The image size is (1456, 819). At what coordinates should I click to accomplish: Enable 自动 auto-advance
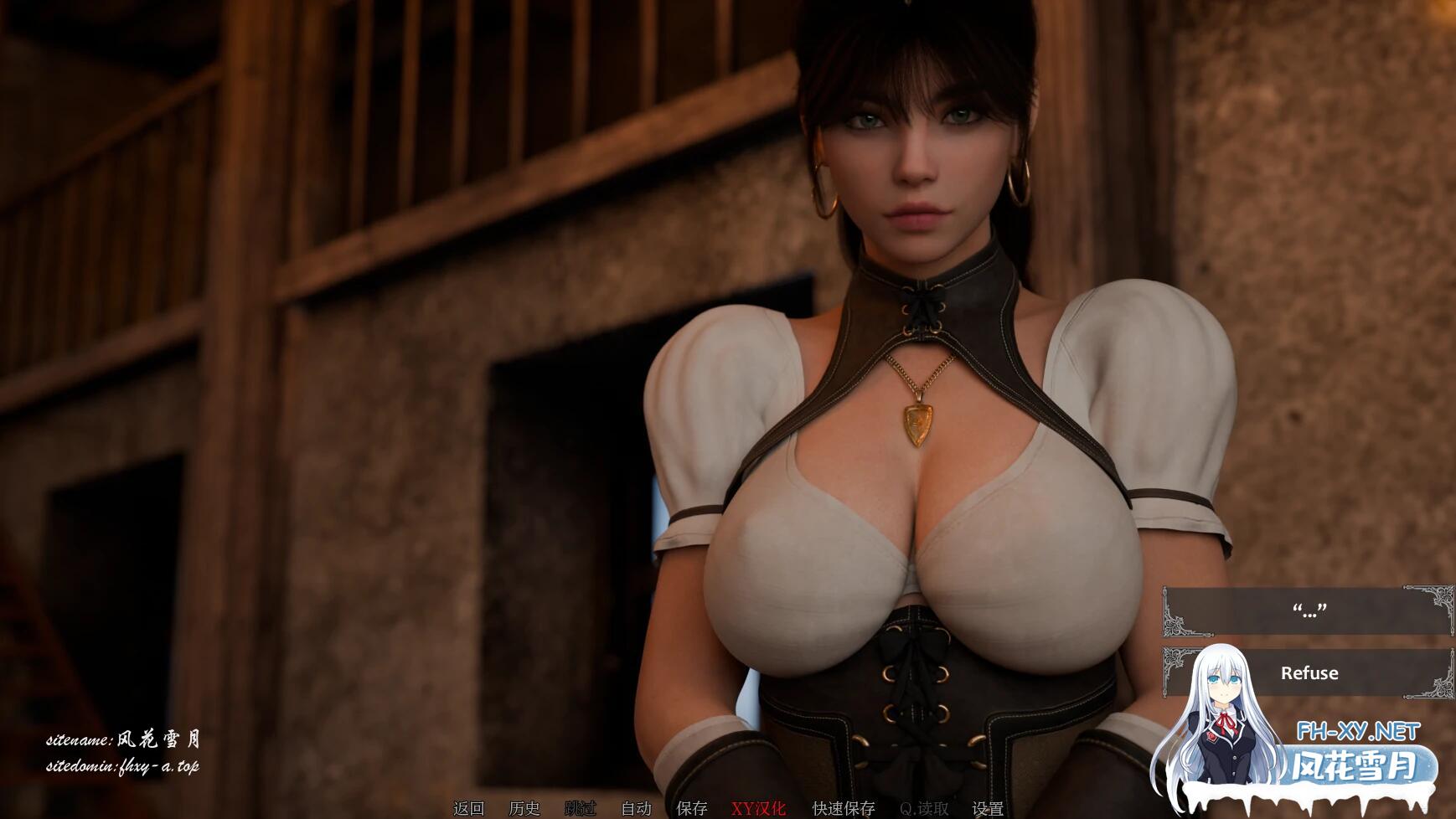click(x=637, y=808)
